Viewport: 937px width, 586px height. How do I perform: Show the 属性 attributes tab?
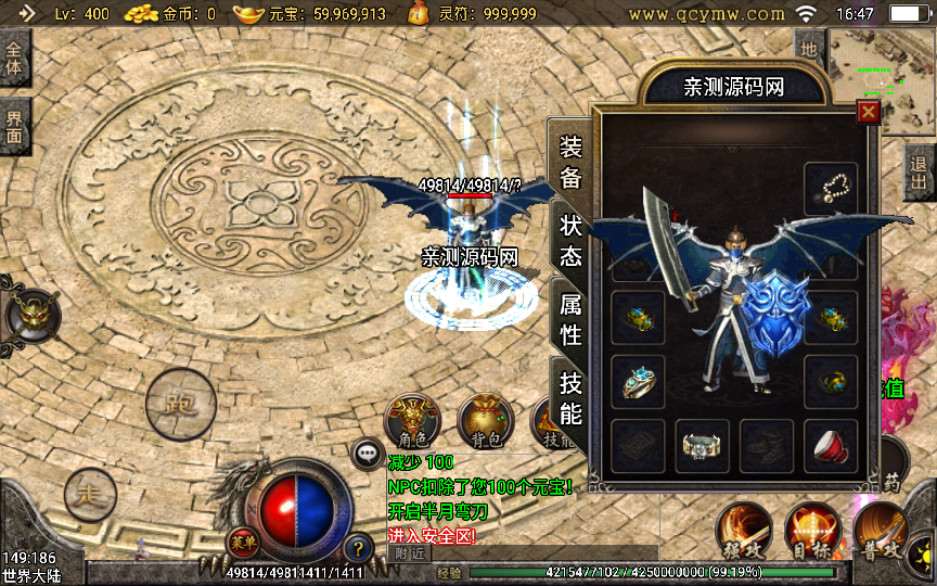571,319
